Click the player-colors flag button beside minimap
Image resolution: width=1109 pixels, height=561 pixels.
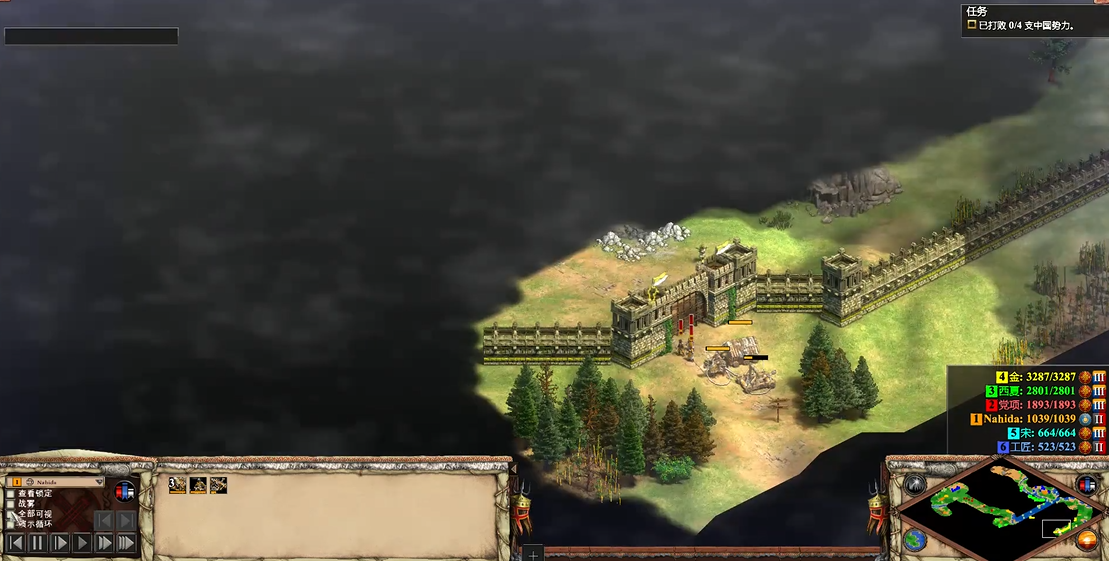click(x=1086, y=484)
